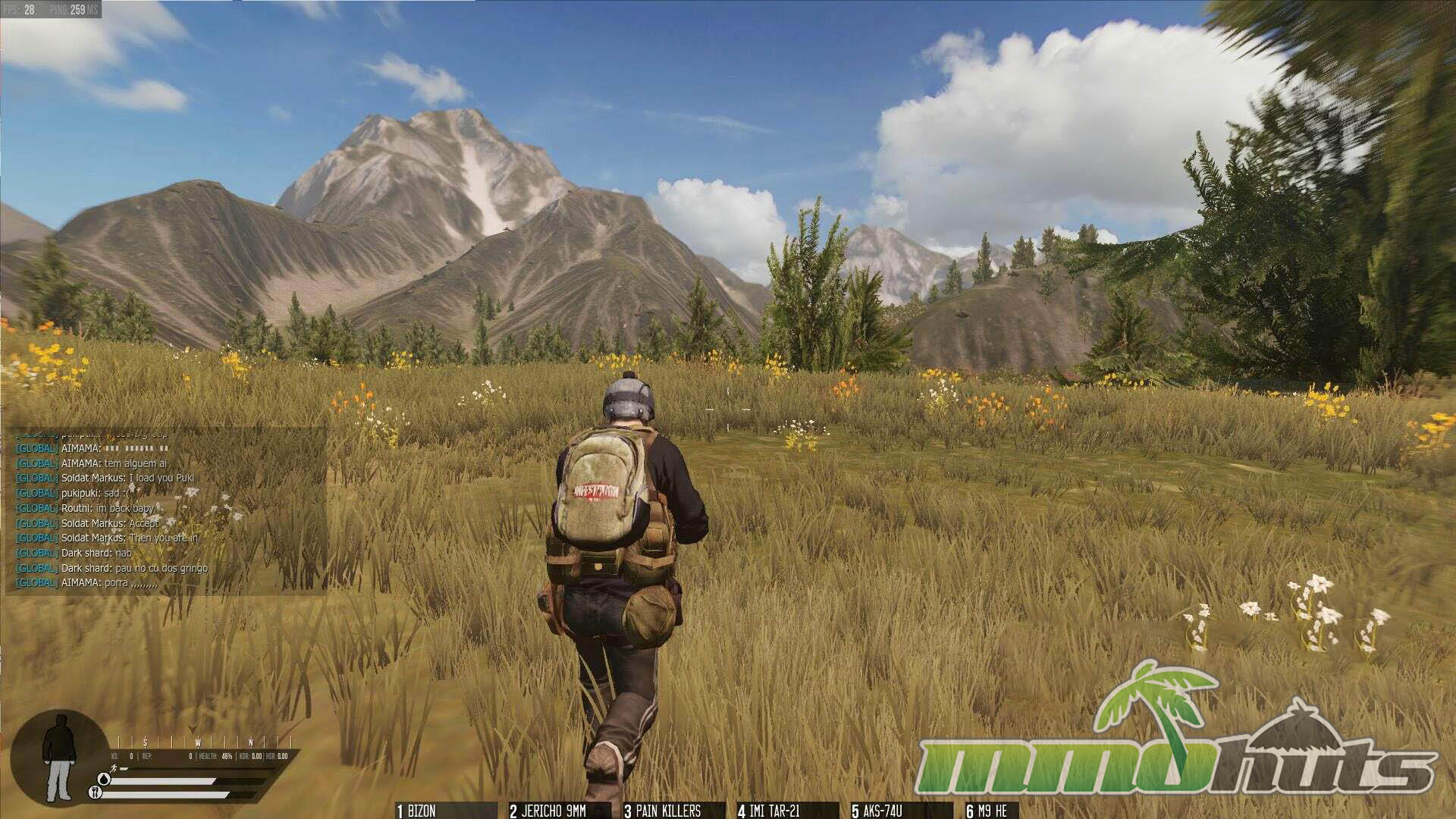Click the character body silhouette icon
The image size is (1456, 819).
pyautogui.click(x=58, y=758)
